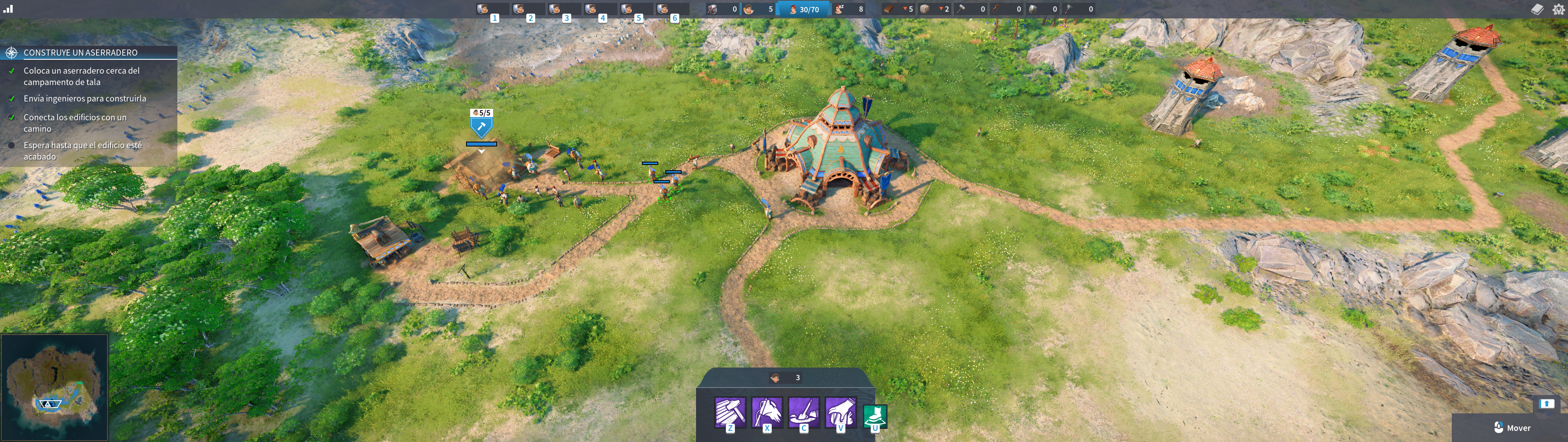Choose the shovel digging ability
1568x442 pixels.
point(804,412)
